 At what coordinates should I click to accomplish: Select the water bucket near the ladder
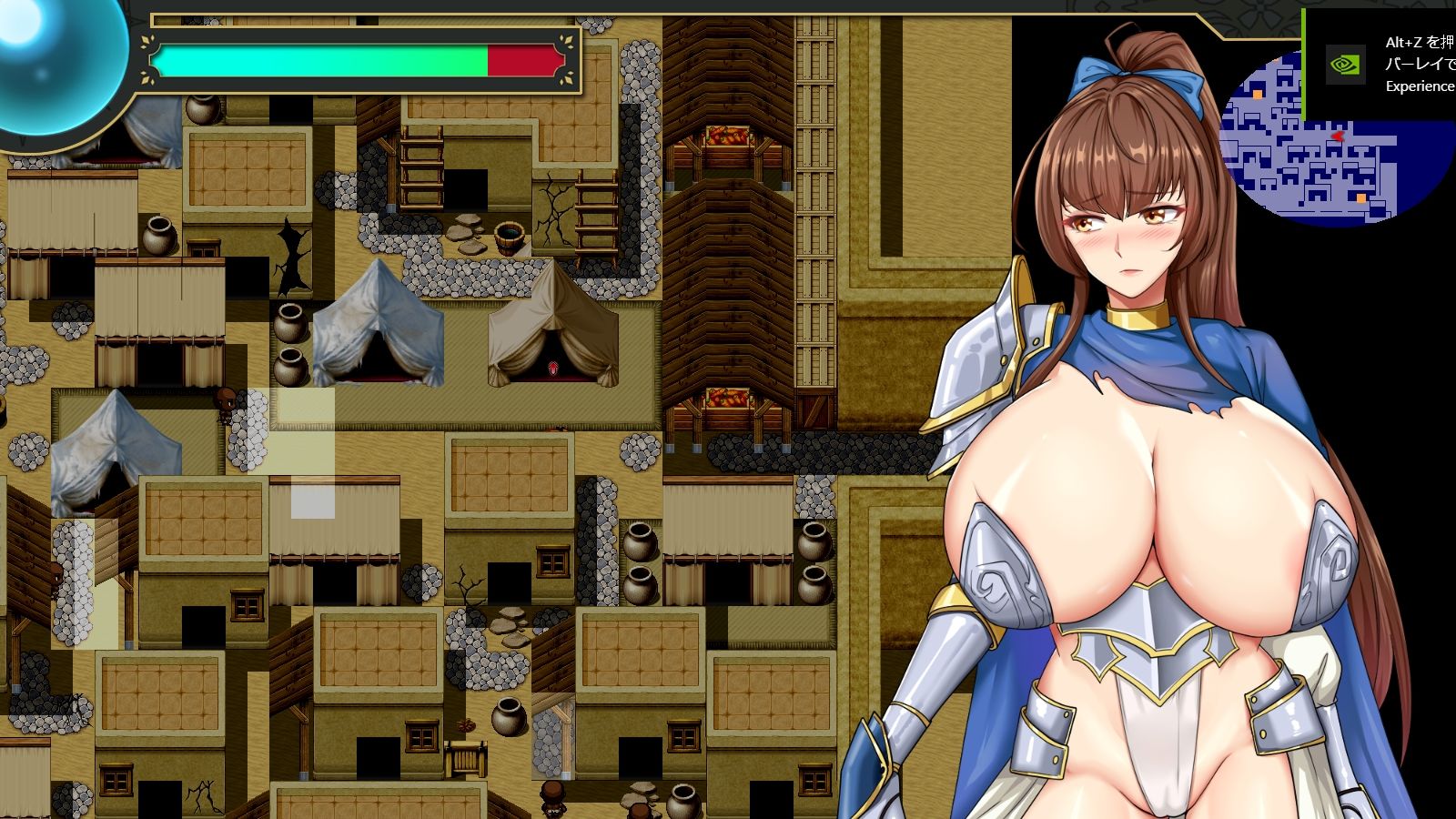coord(510,239)
